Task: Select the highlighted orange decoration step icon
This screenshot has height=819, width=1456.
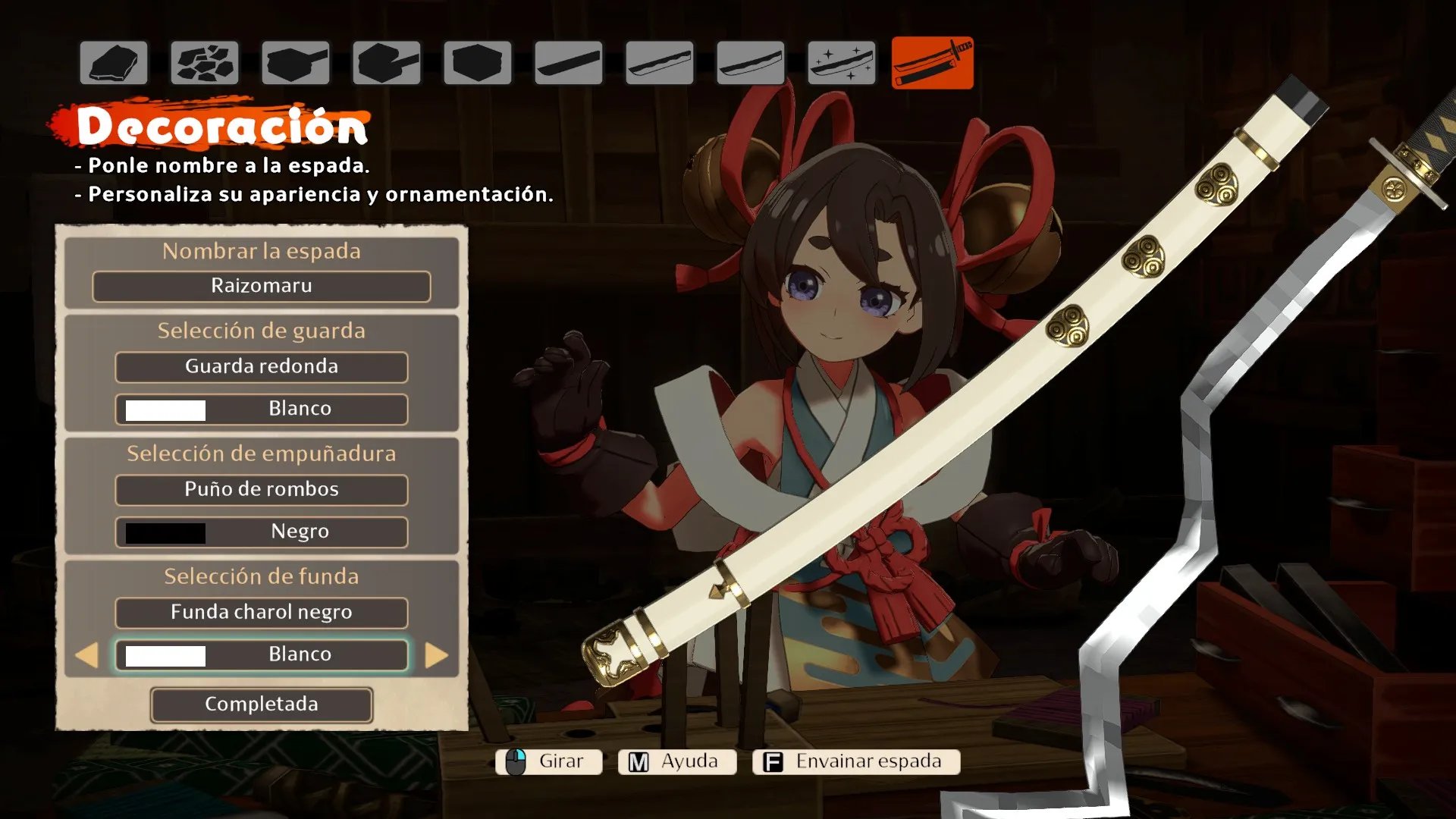Action: tap(932, 63)
